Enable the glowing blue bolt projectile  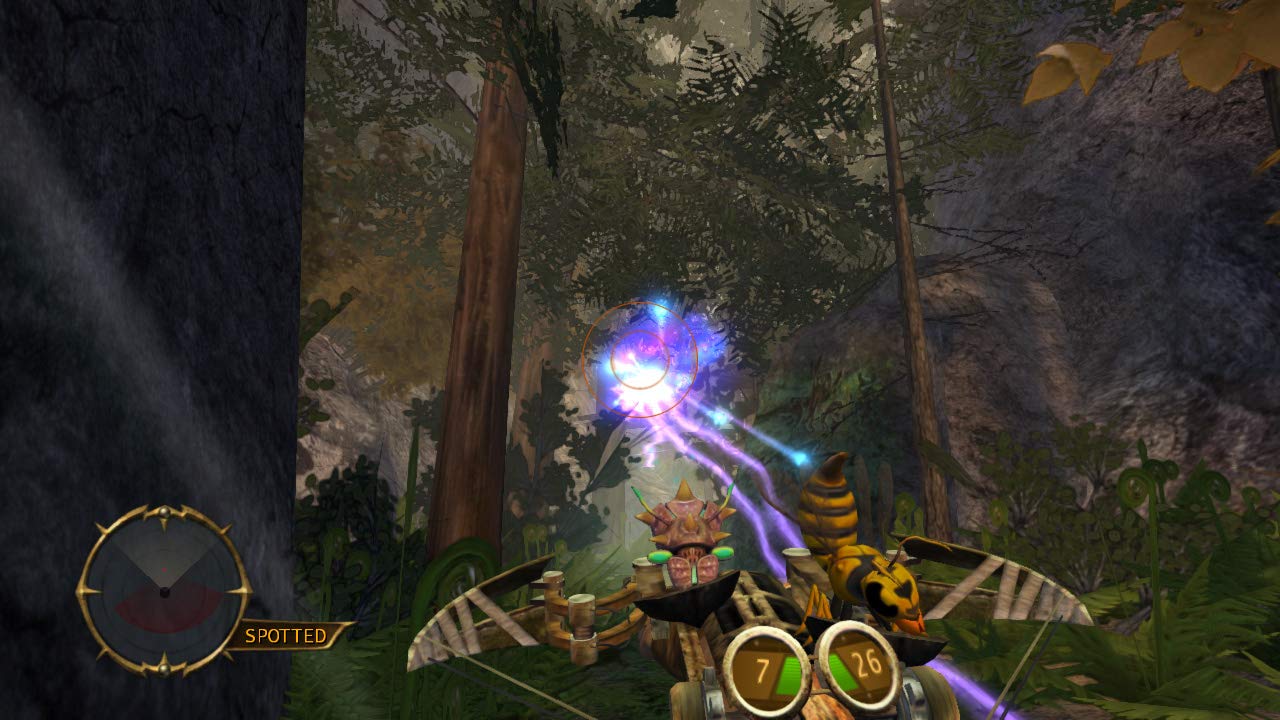click(x=800, y=455)
